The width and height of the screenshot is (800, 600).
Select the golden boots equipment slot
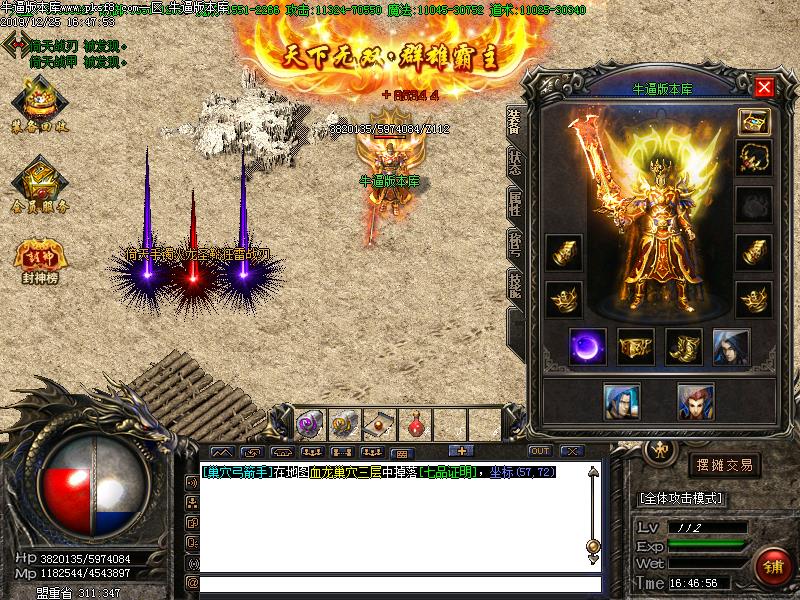tap(684, 346)
